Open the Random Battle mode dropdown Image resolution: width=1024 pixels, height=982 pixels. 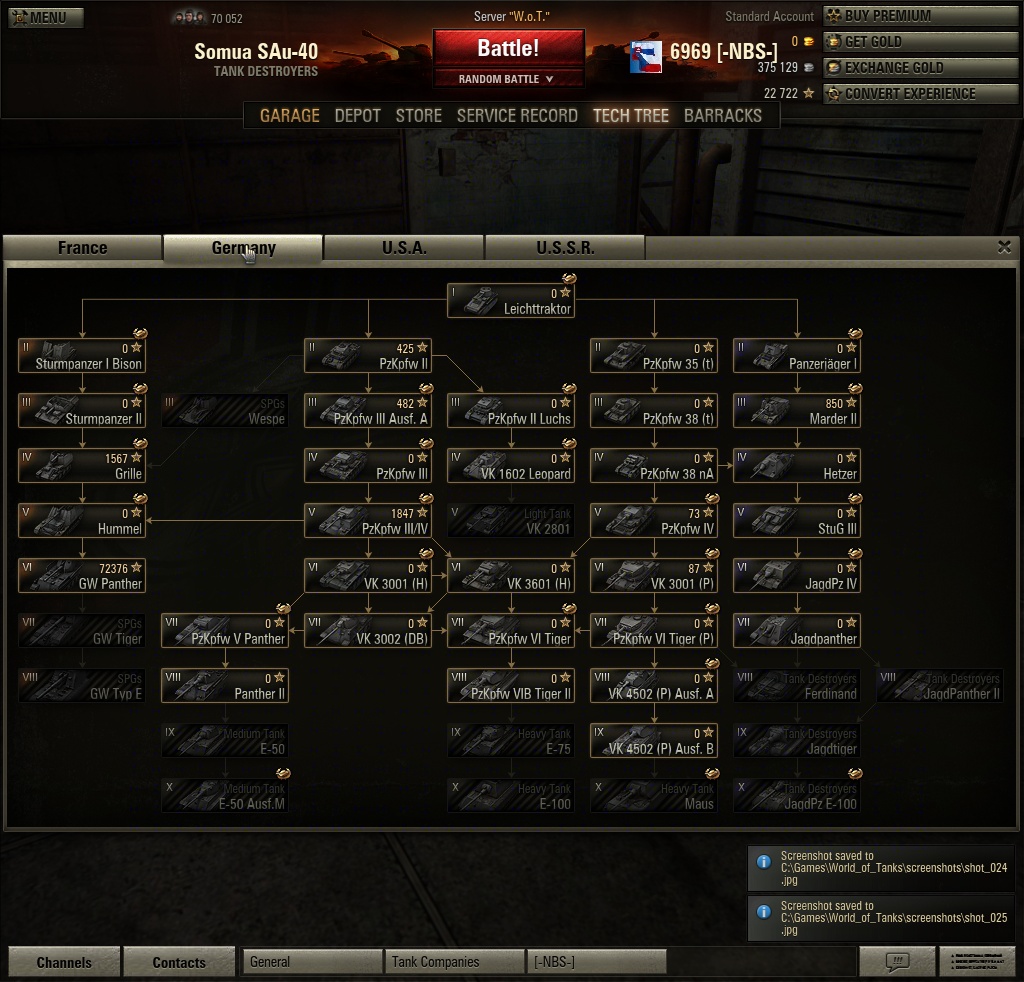(x=508, y=79)
